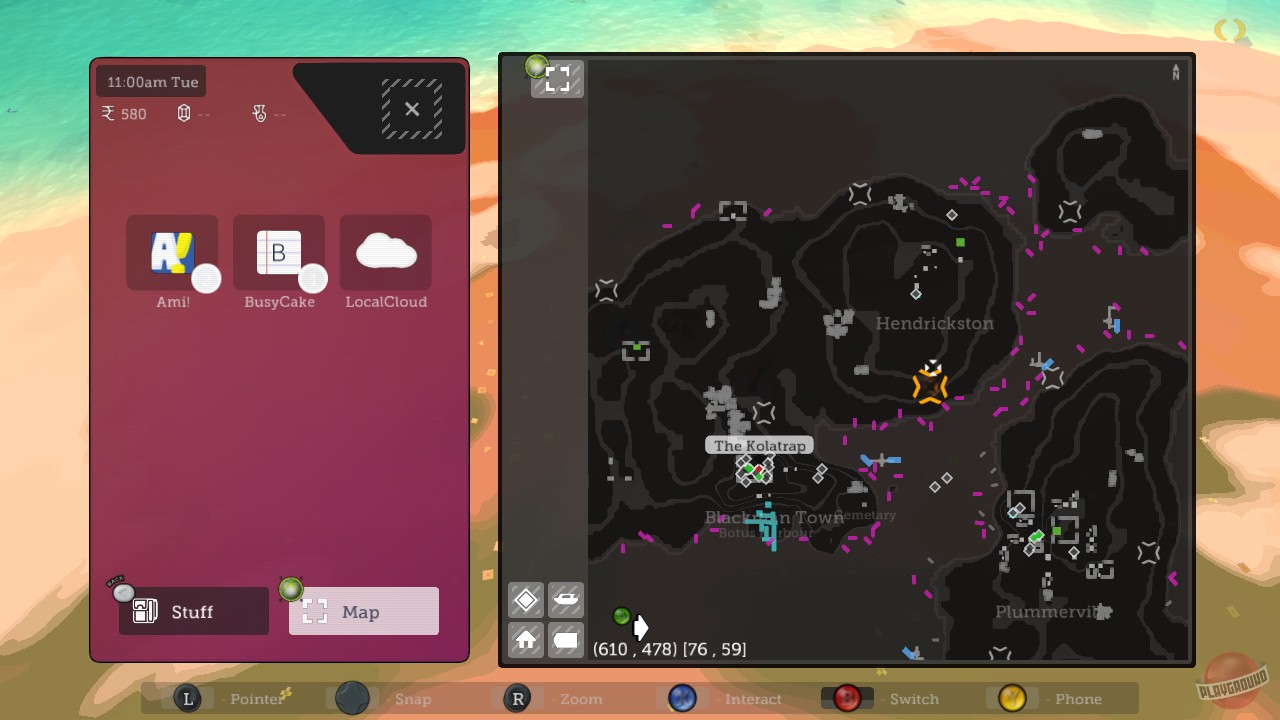
Task: Click the gem icon in the phone status bar
Action: pyautogui.click(x=183, y=113)
